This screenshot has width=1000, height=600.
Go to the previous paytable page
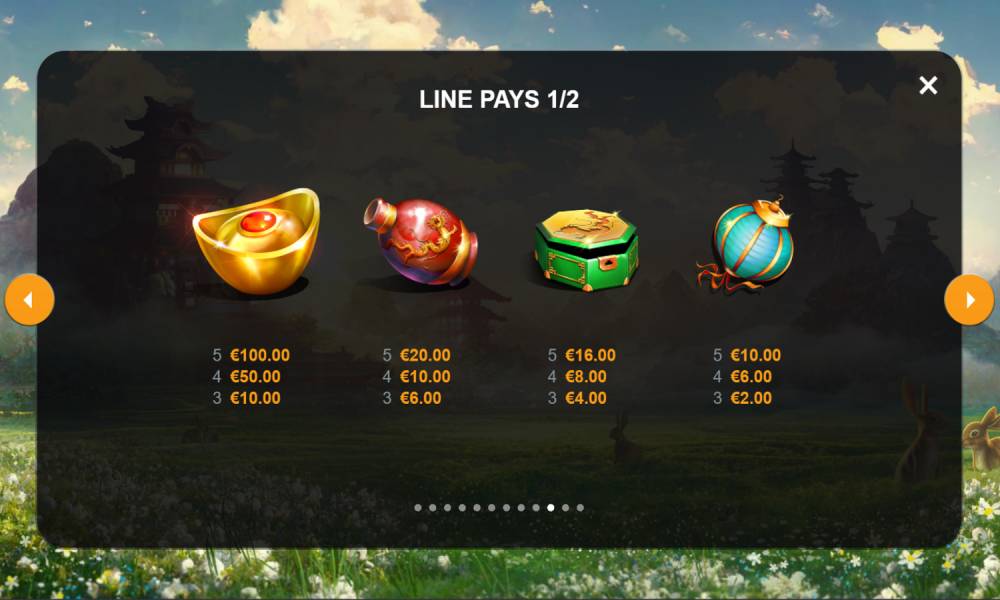pos(29,300)
